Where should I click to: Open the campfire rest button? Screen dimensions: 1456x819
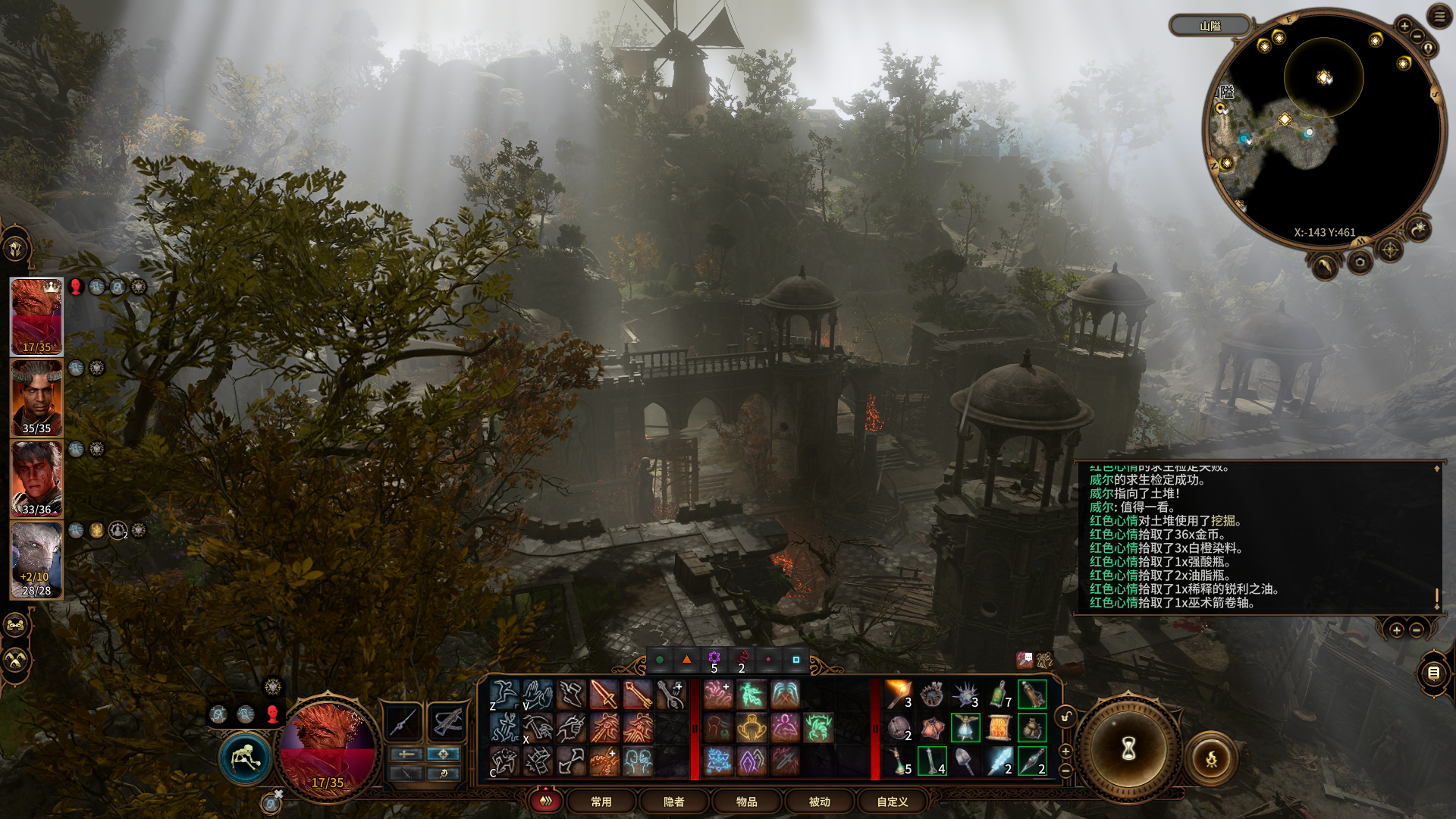coord(1211,758)
